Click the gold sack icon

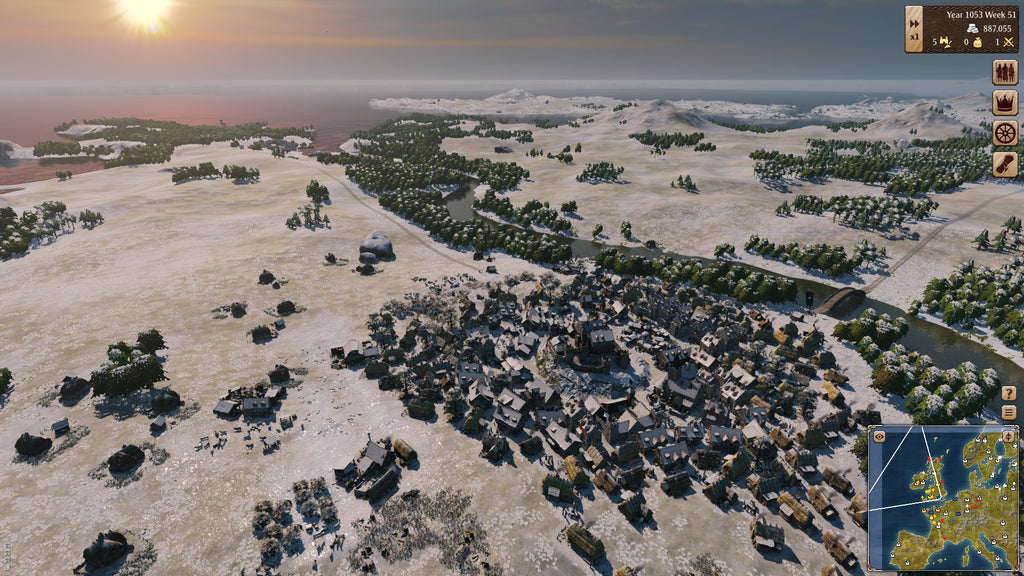point(978,42)
